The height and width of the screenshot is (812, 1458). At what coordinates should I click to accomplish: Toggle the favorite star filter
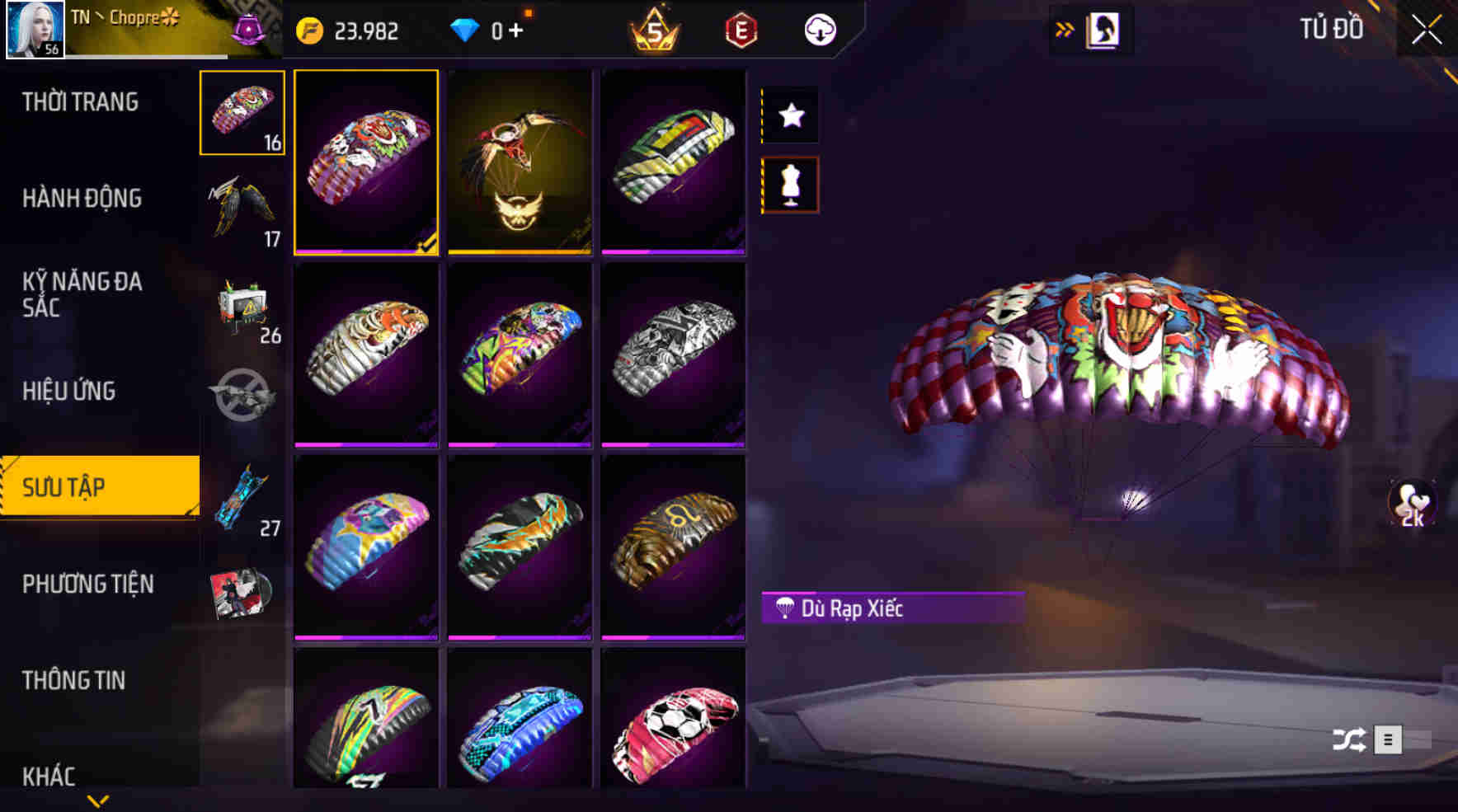click(791, 115)
